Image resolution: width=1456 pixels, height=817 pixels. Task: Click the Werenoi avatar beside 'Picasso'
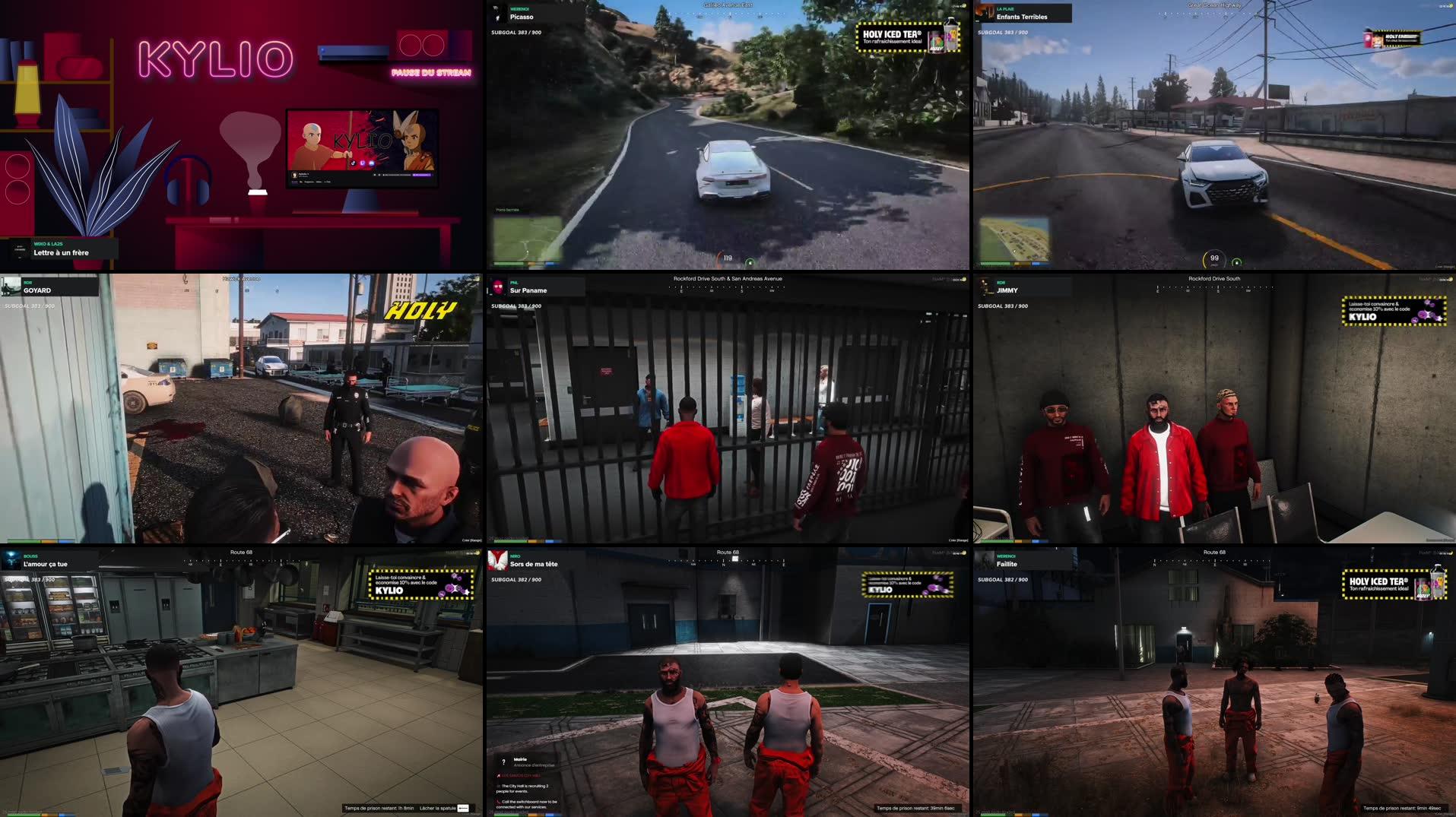499,14
